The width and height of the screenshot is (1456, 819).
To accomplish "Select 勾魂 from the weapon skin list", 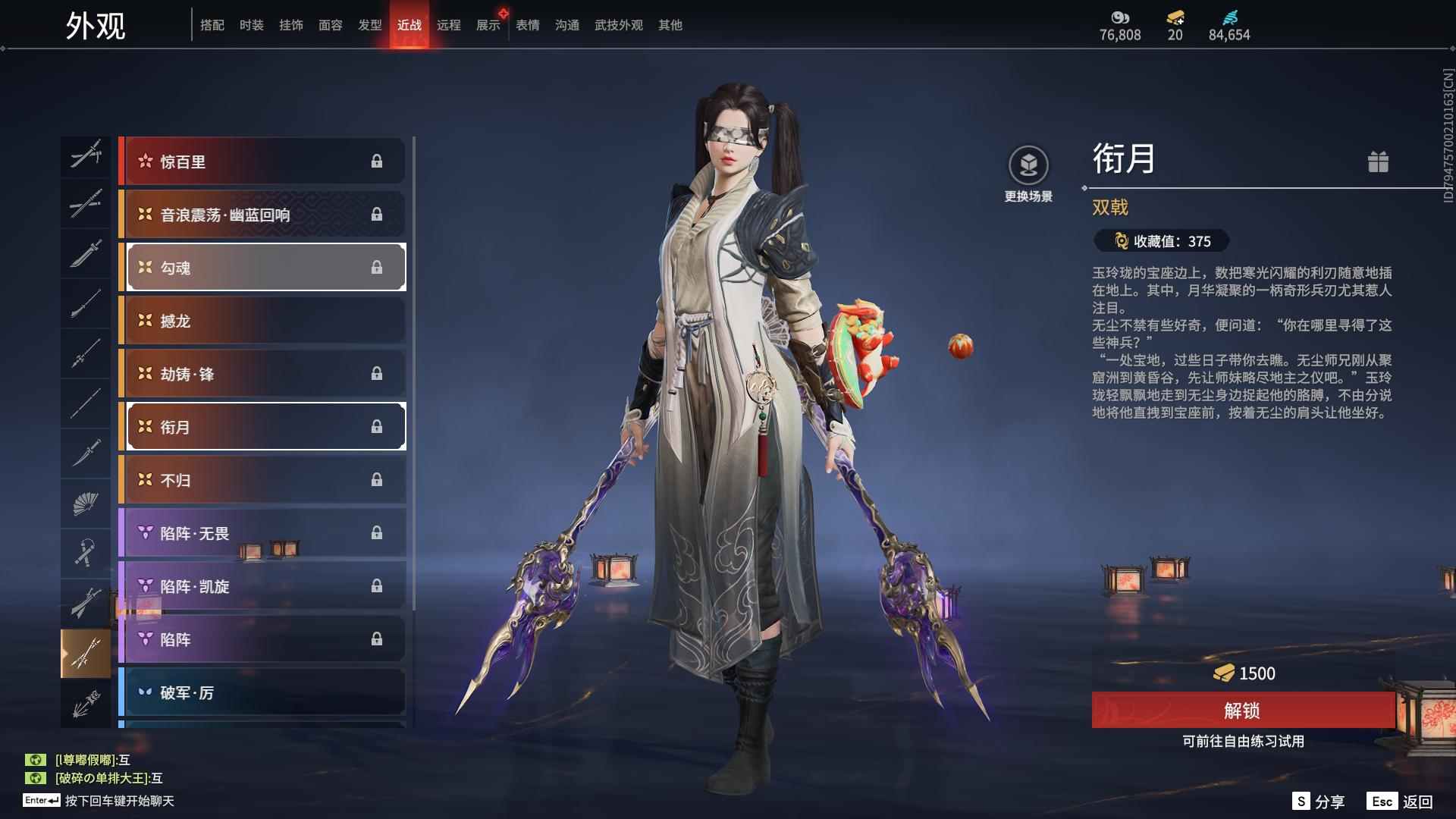I will click(x=263, y=267).
